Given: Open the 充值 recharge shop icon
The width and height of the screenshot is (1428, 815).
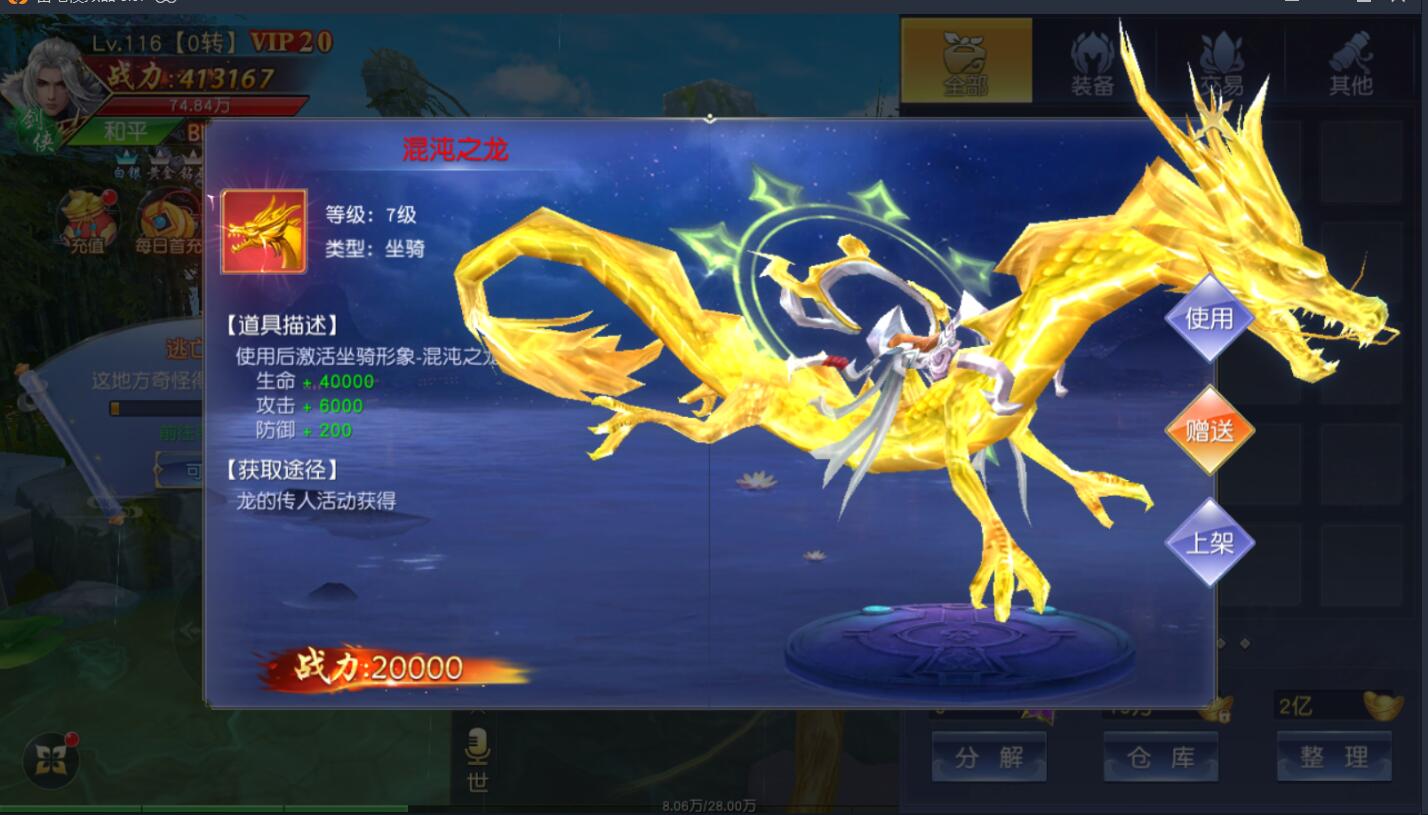Looking at the screenshot, I should coord(87,221).
